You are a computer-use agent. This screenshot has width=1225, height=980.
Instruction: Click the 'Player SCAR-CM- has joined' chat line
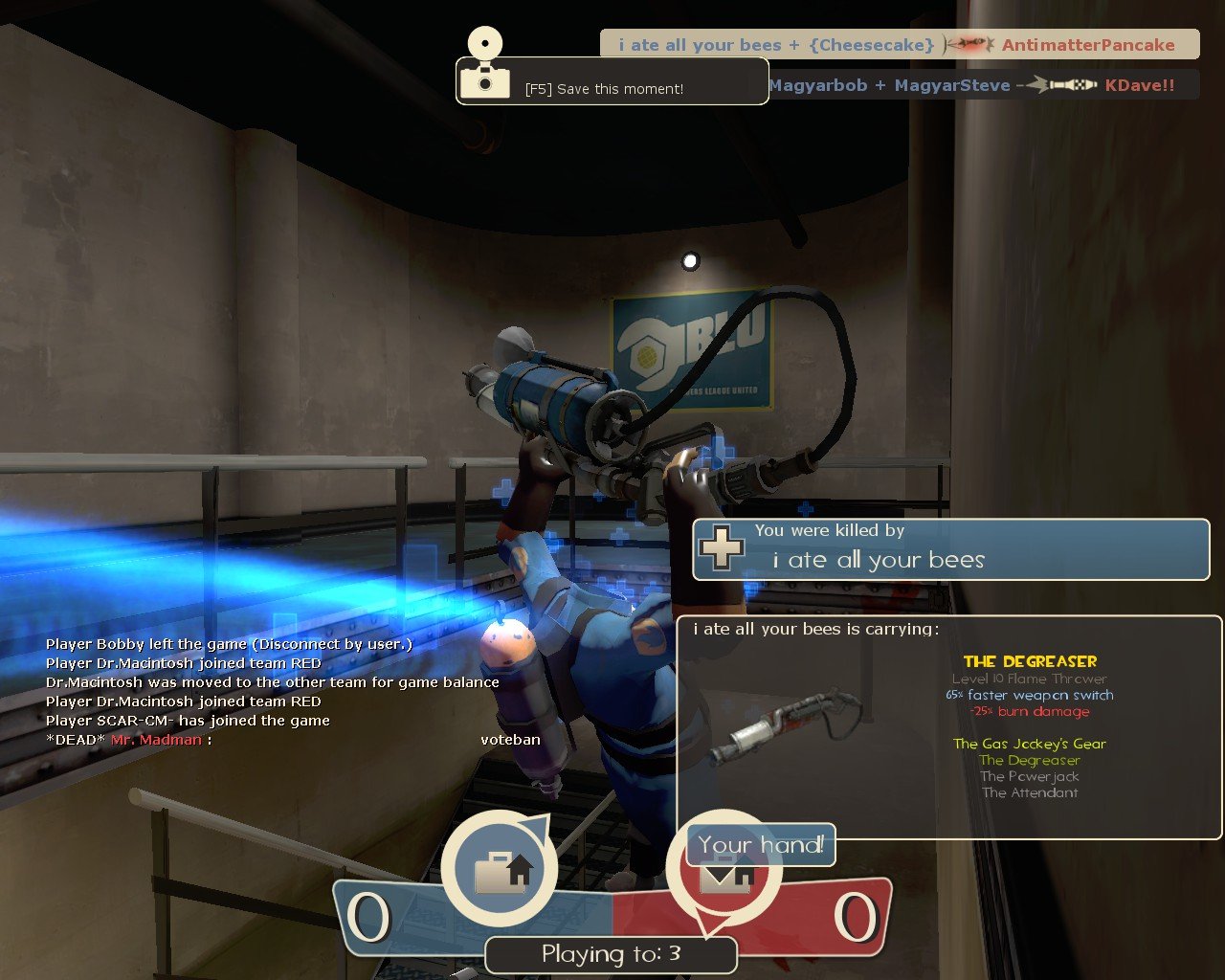coord(188,721)
